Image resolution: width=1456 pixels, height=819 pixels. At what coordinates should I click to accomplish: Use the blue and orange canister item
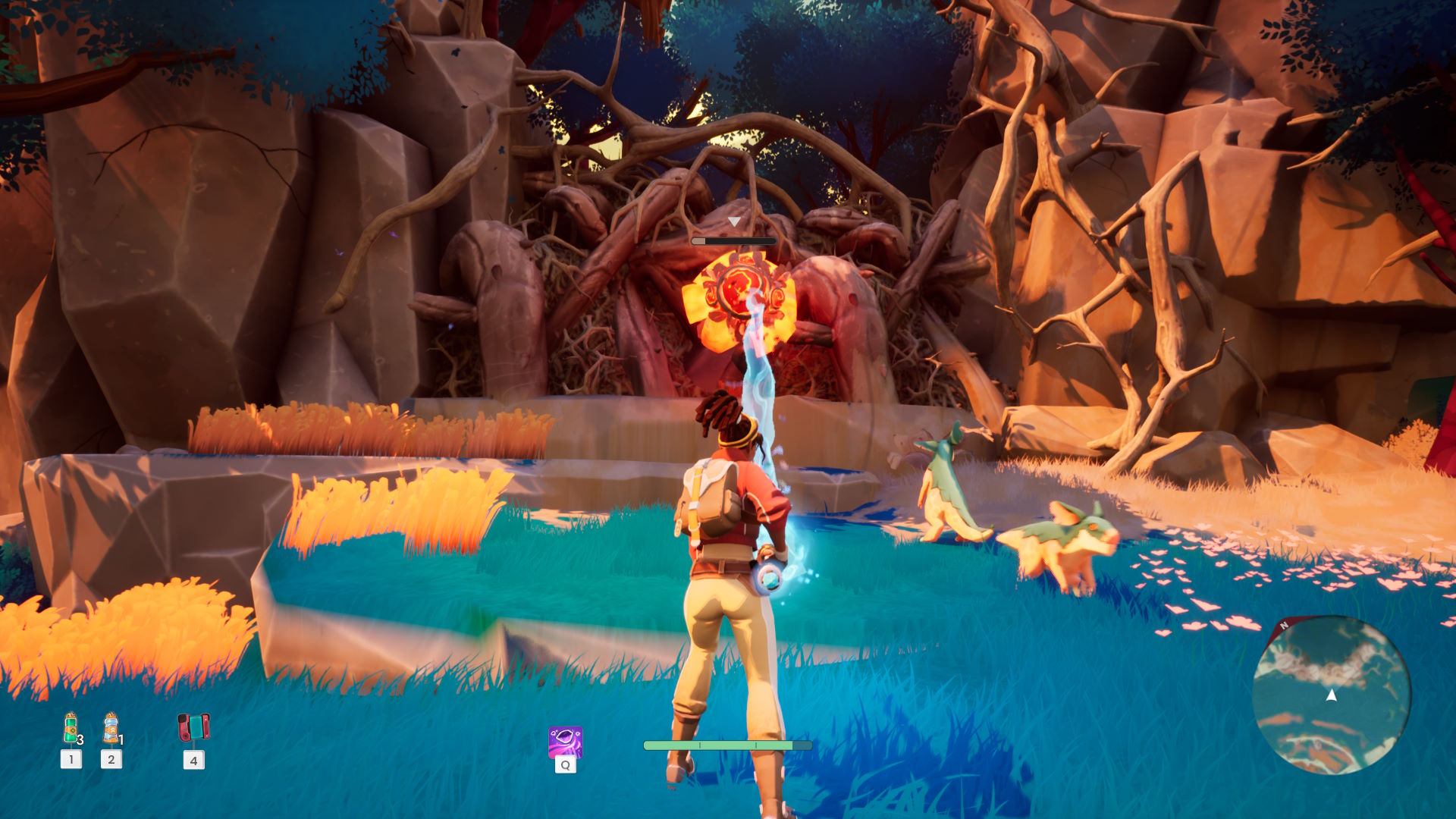tap(111, 729)
